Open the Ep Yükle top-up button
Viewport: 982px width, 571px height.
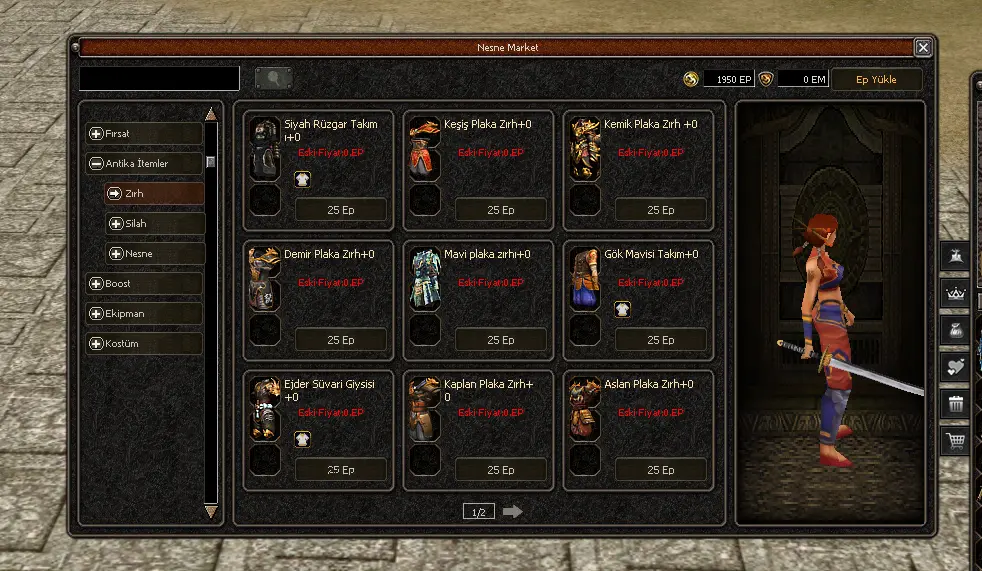tap(876, 79)
